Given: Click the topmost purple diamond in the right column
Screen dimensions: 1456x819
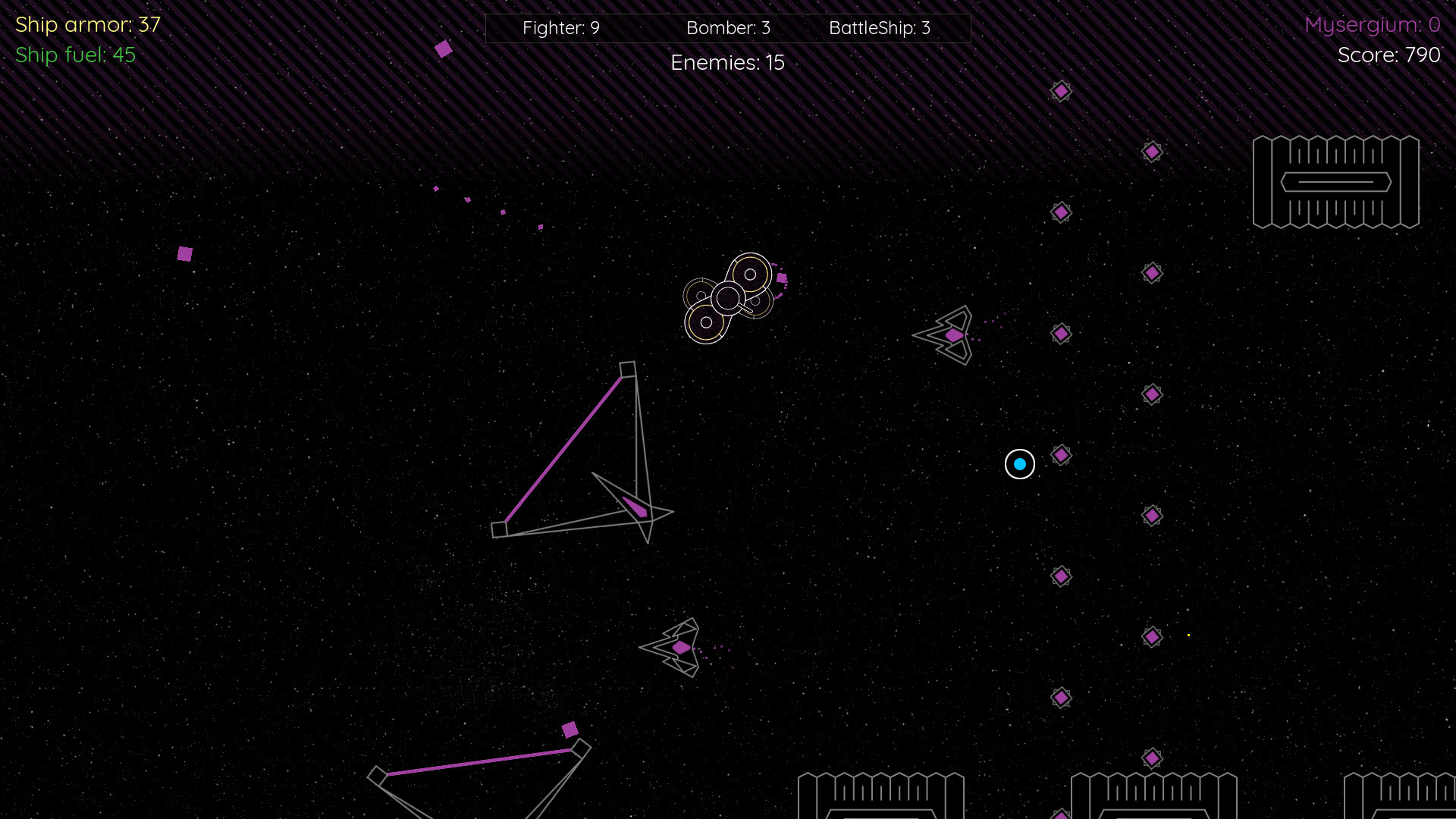Looking at the screenshot, I should click(1060, 90).
